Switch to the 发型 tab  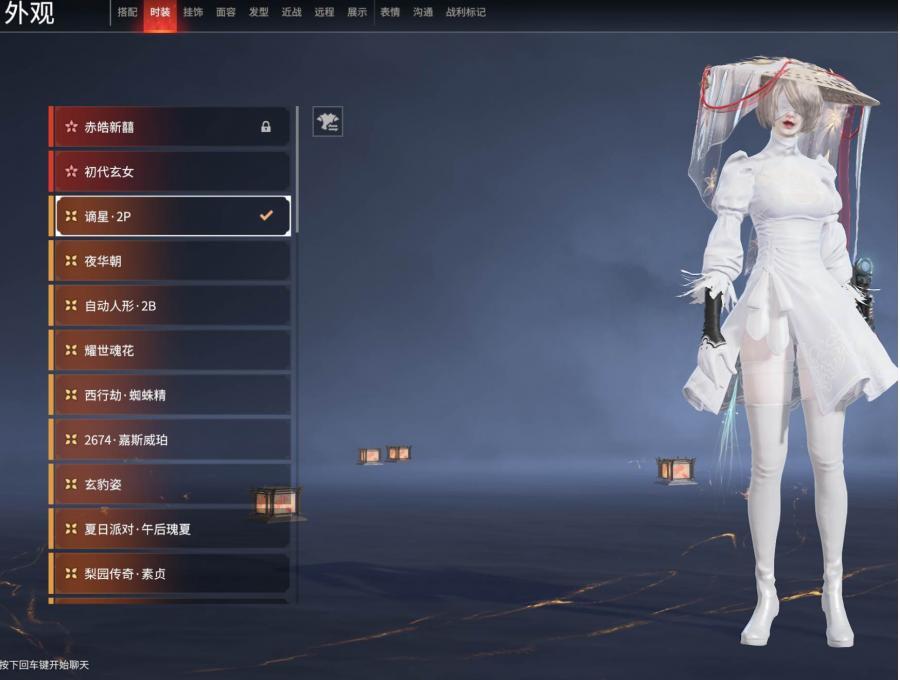click(259, 12)
